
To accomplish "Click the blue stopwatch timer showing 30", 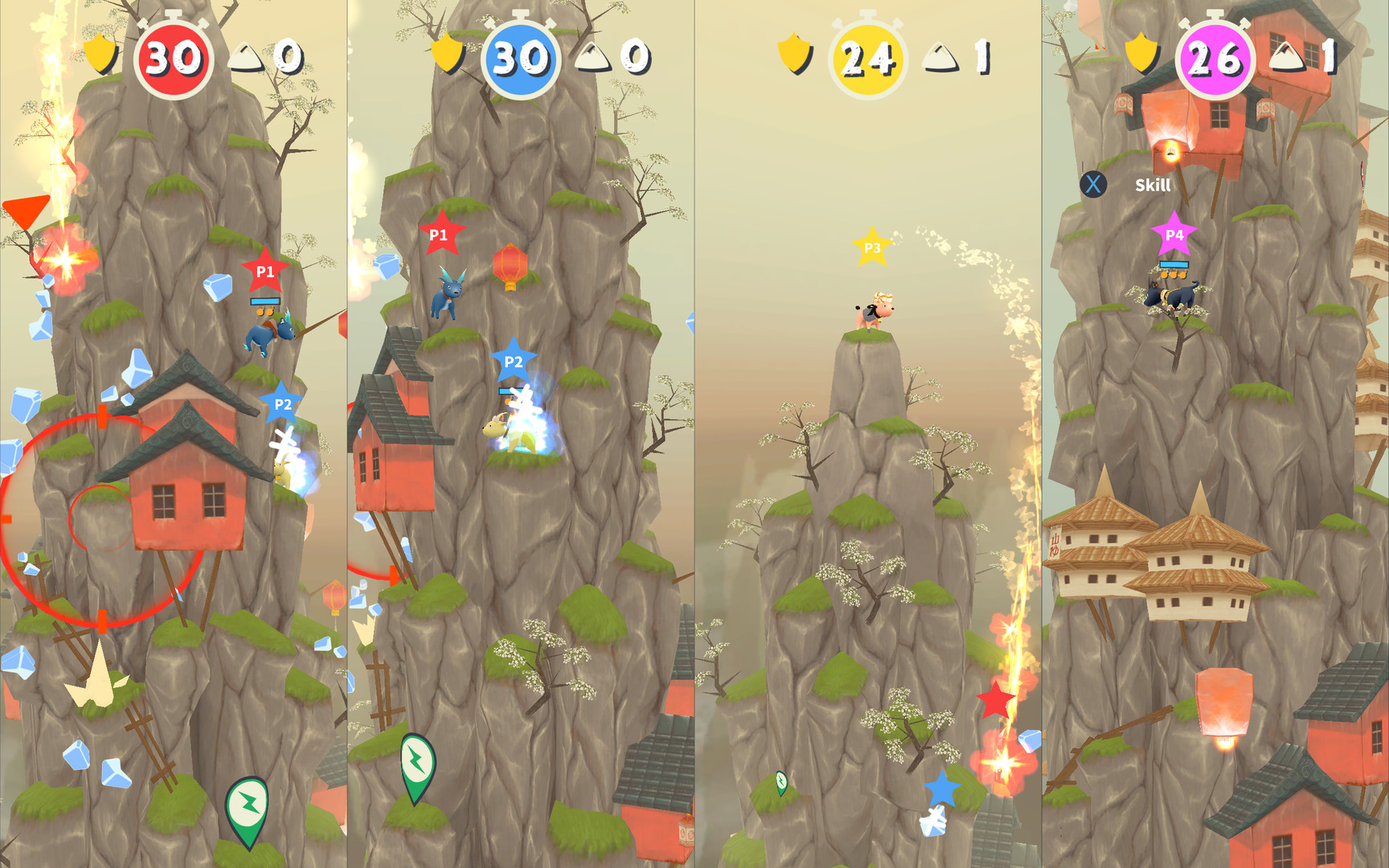I will coord(521,56).
